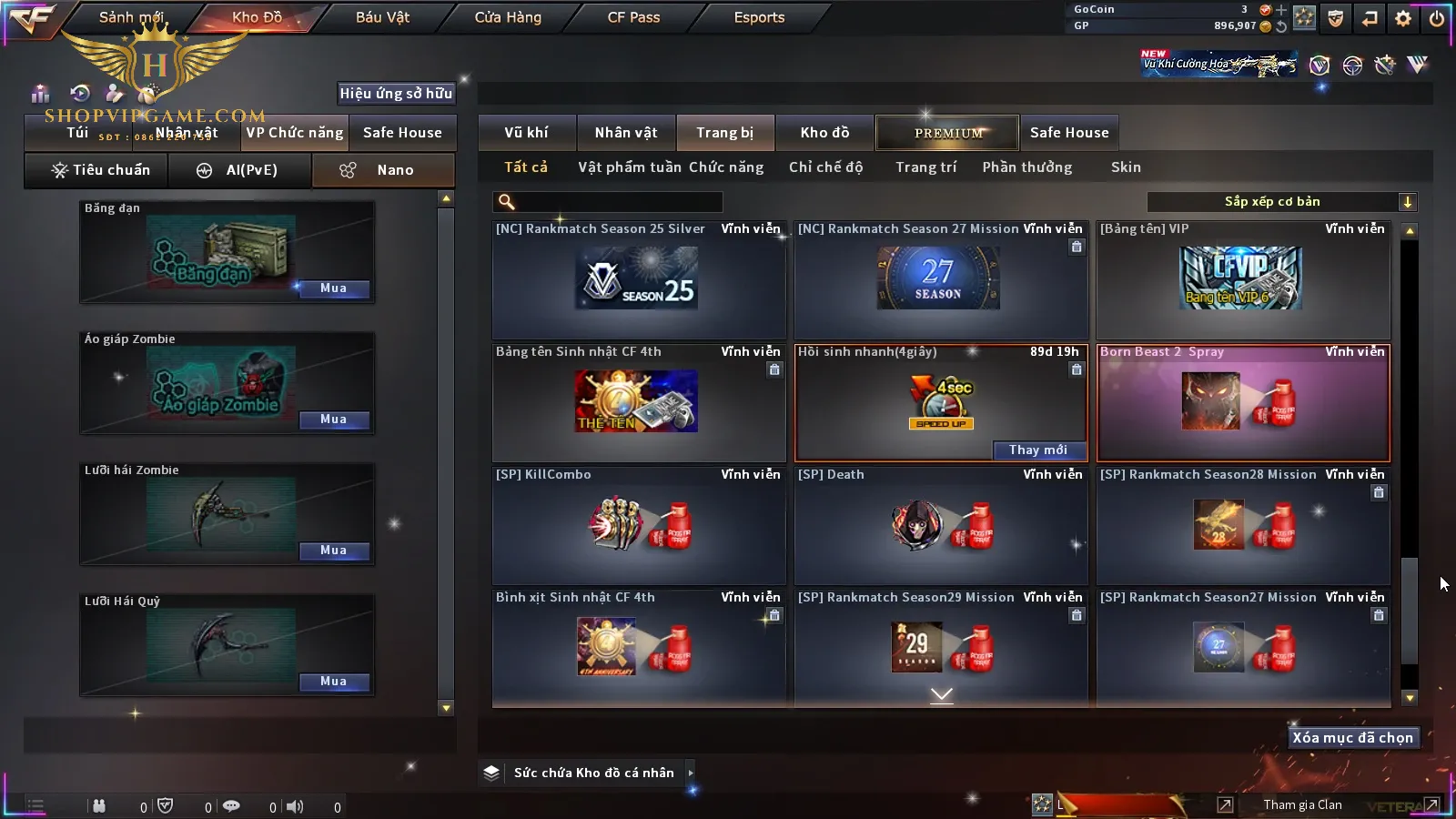Viewport: 1456px width, 819px height.
Task: Click Xóa mục đã chọn button
Action: click(x=1352, y=738)
